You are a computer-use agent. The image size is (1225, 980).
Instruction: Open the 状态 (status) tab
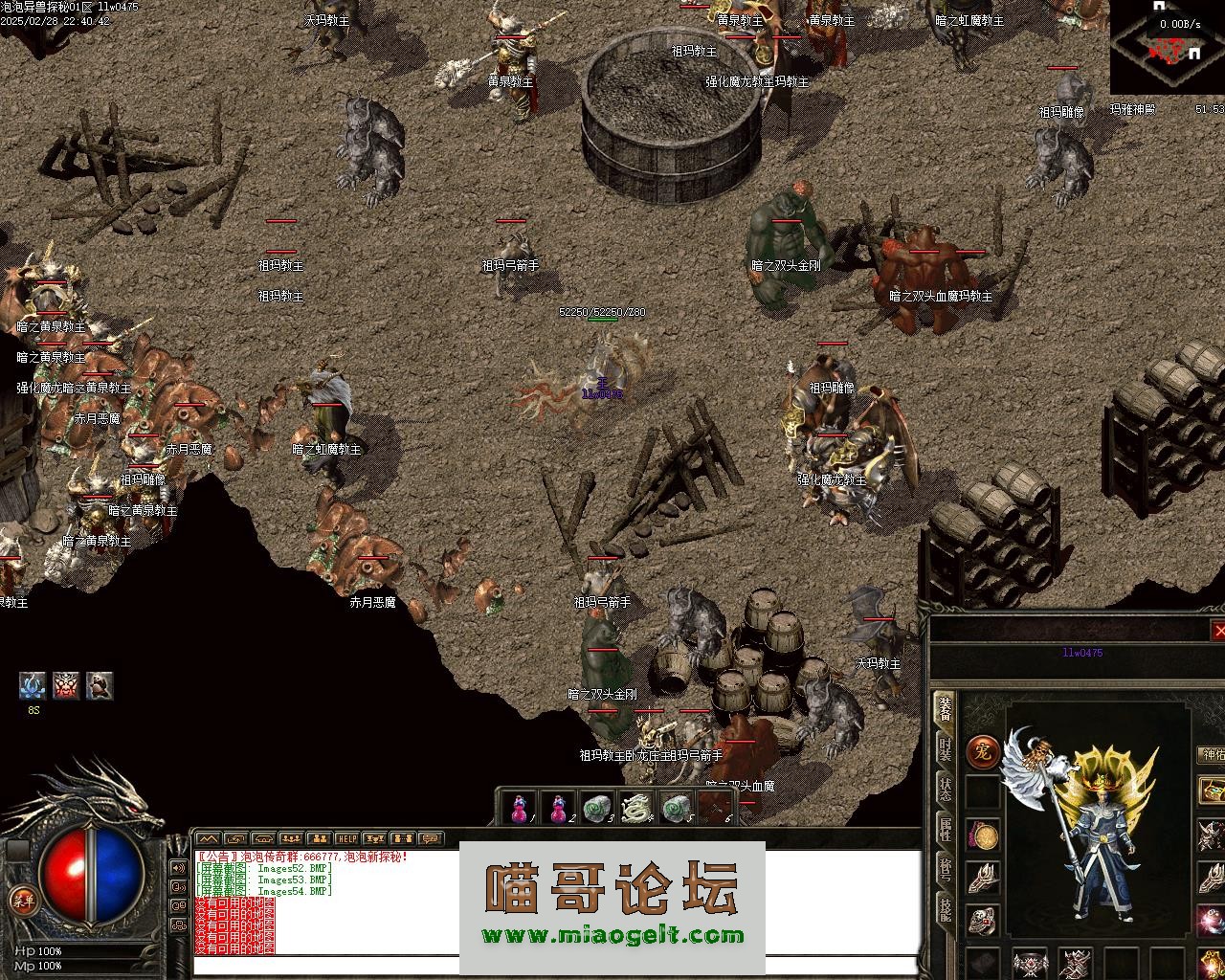tap(945, 789)
